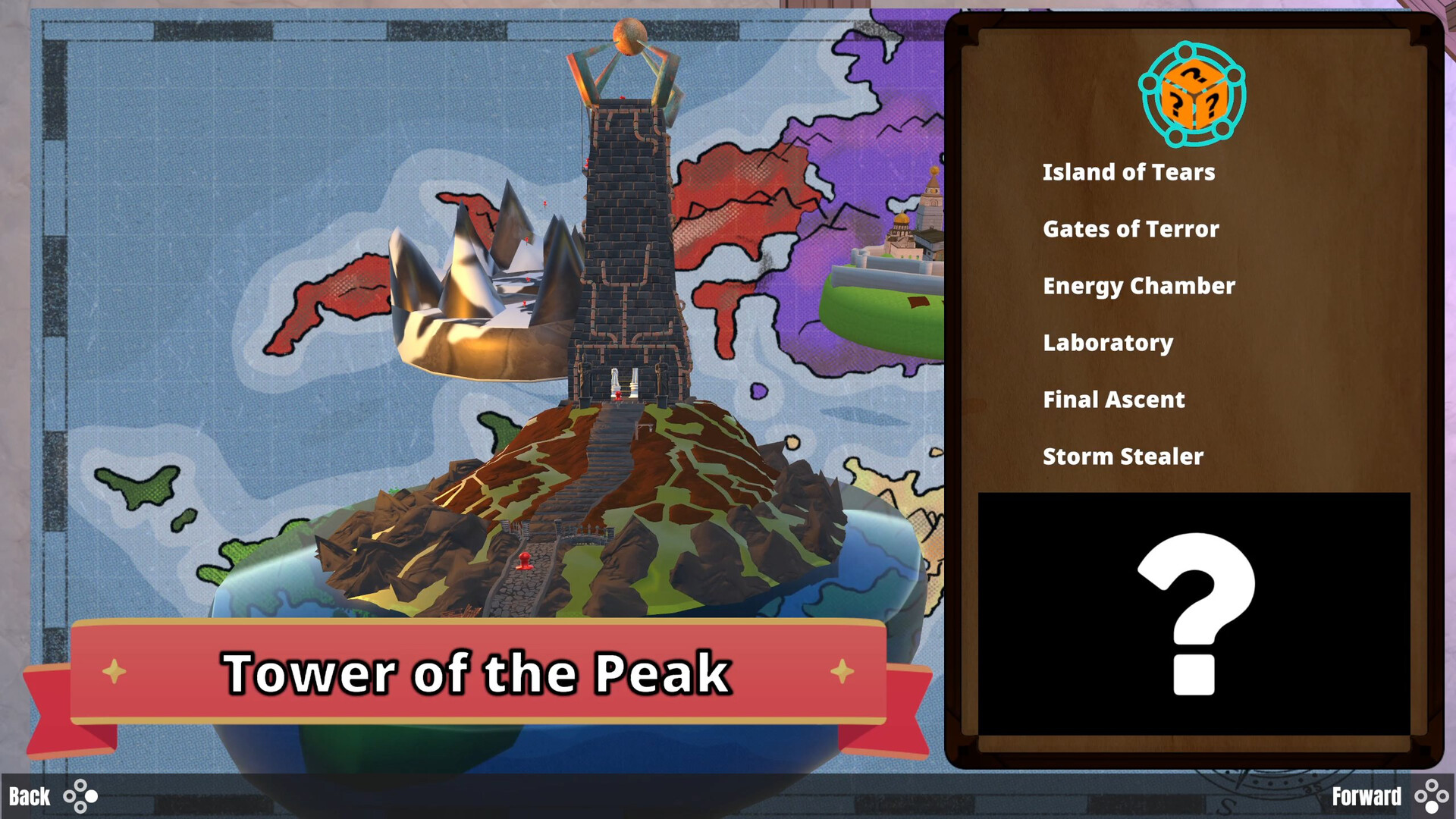
Task: Click the controller button icon next to Back
Action: [81, 796]
